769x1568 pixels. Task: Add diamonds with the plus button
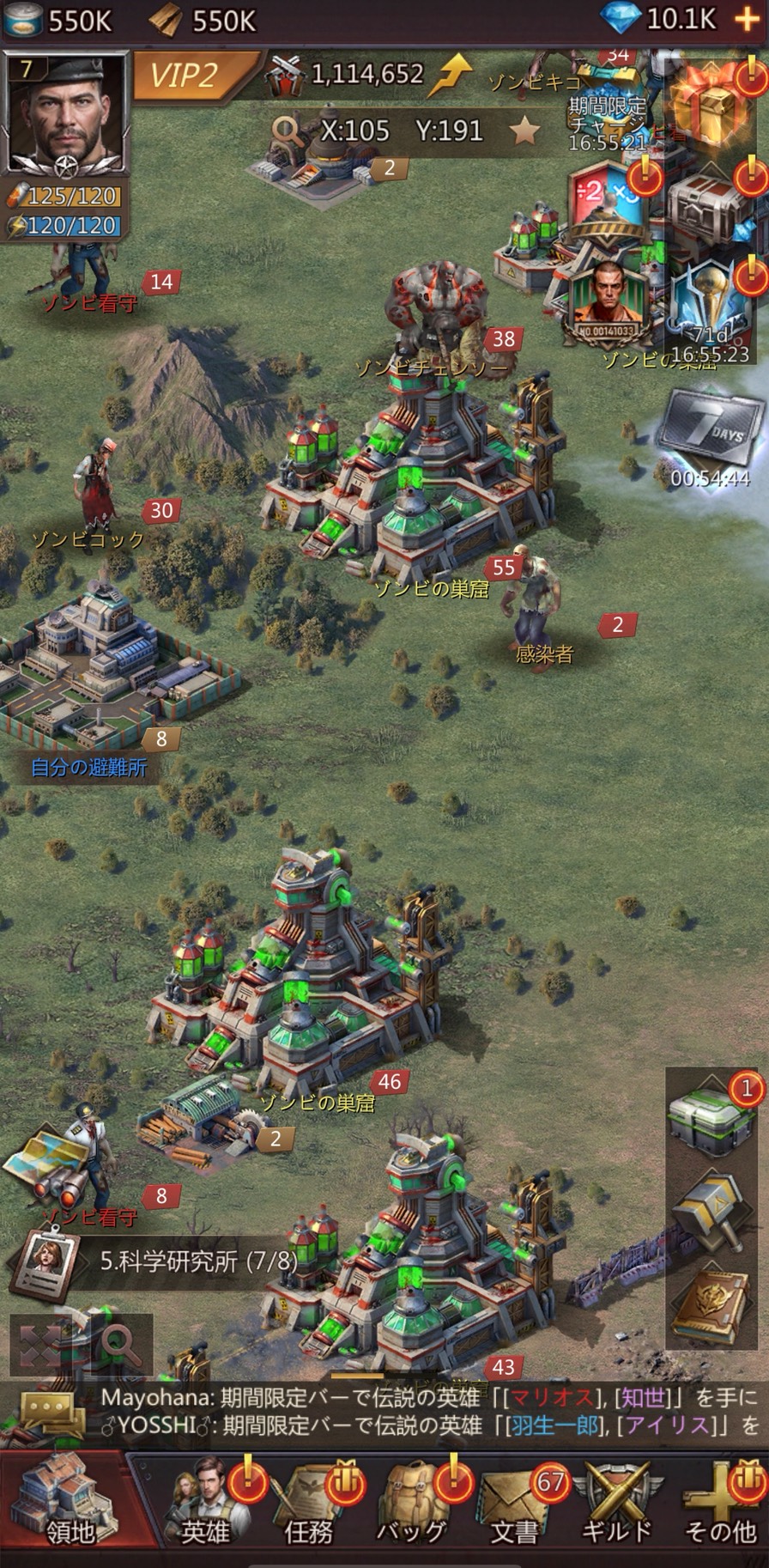(x=747, y=21)
